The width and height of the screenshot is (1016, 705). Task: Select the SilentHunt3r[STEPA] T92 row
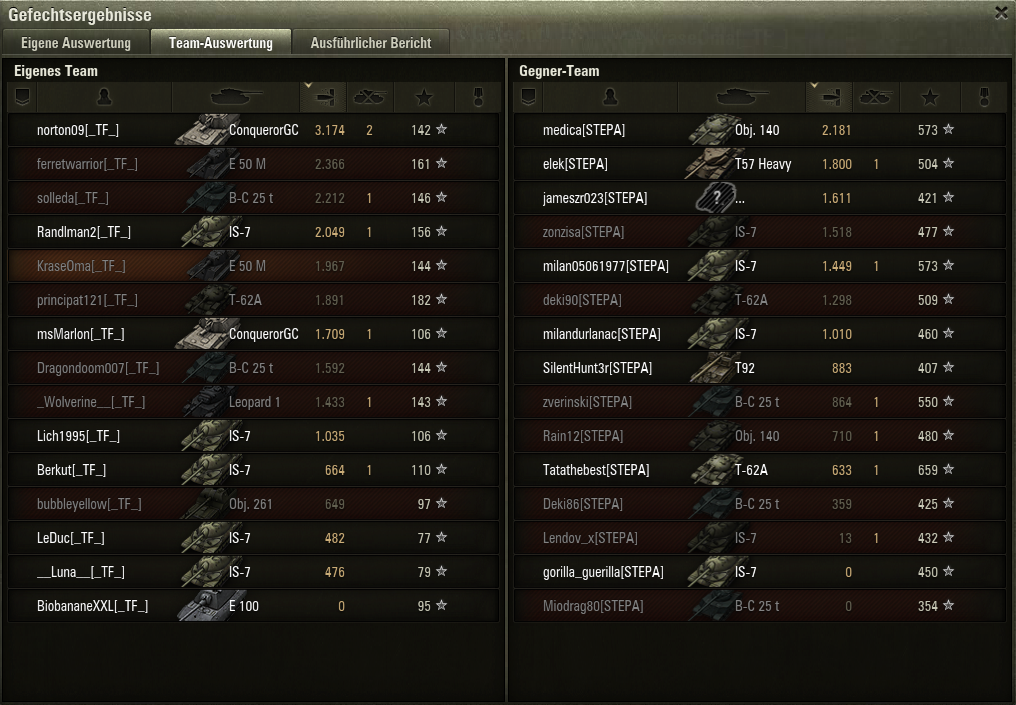point(597,368)
